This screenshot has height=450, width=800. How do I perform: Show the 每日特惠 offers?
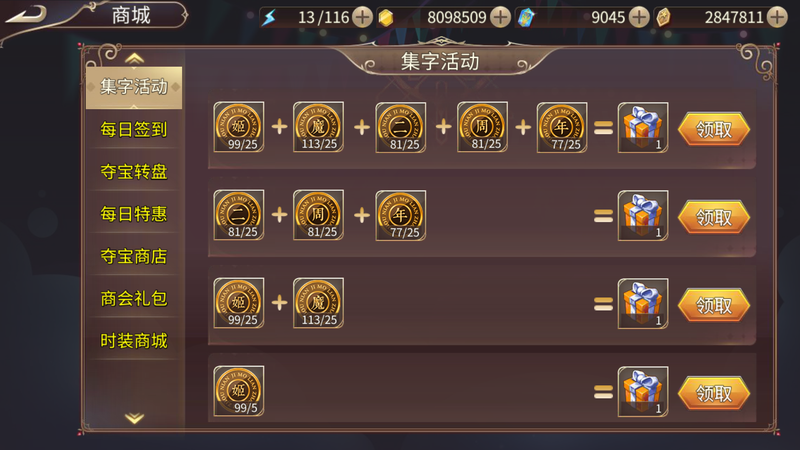(133, 213)
